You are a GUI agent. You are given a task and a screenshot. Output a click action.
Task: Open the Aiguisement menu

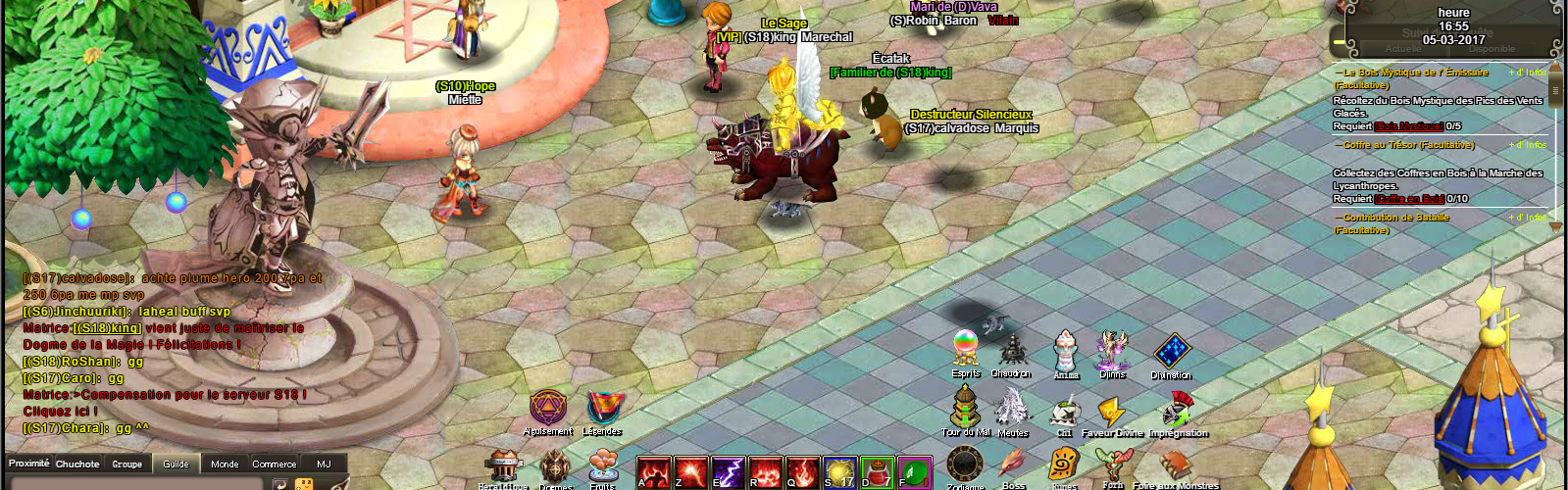(x=547, y=408)
